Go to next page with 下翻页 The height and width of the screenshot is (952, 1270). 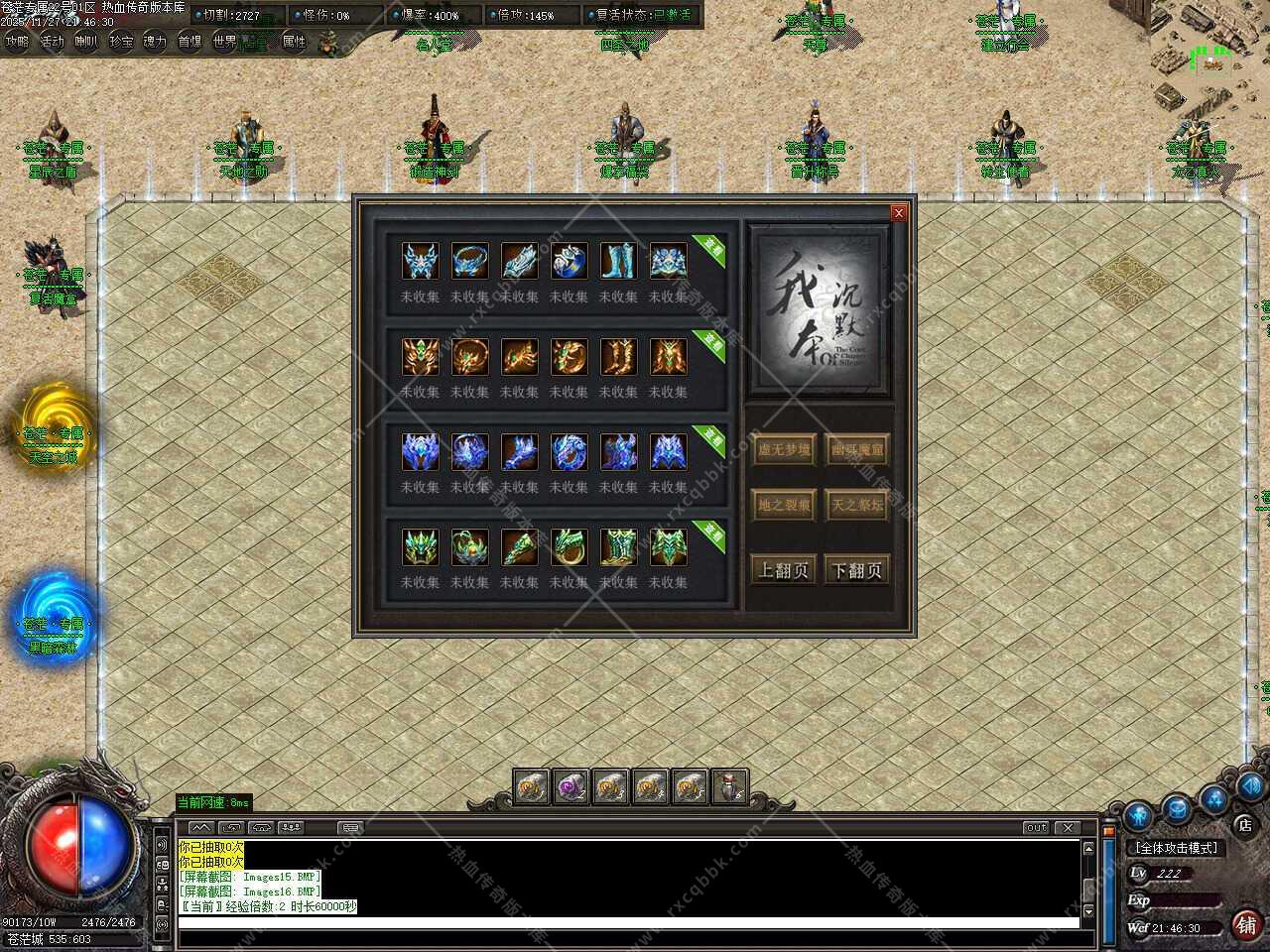click(x=857, y=570)
